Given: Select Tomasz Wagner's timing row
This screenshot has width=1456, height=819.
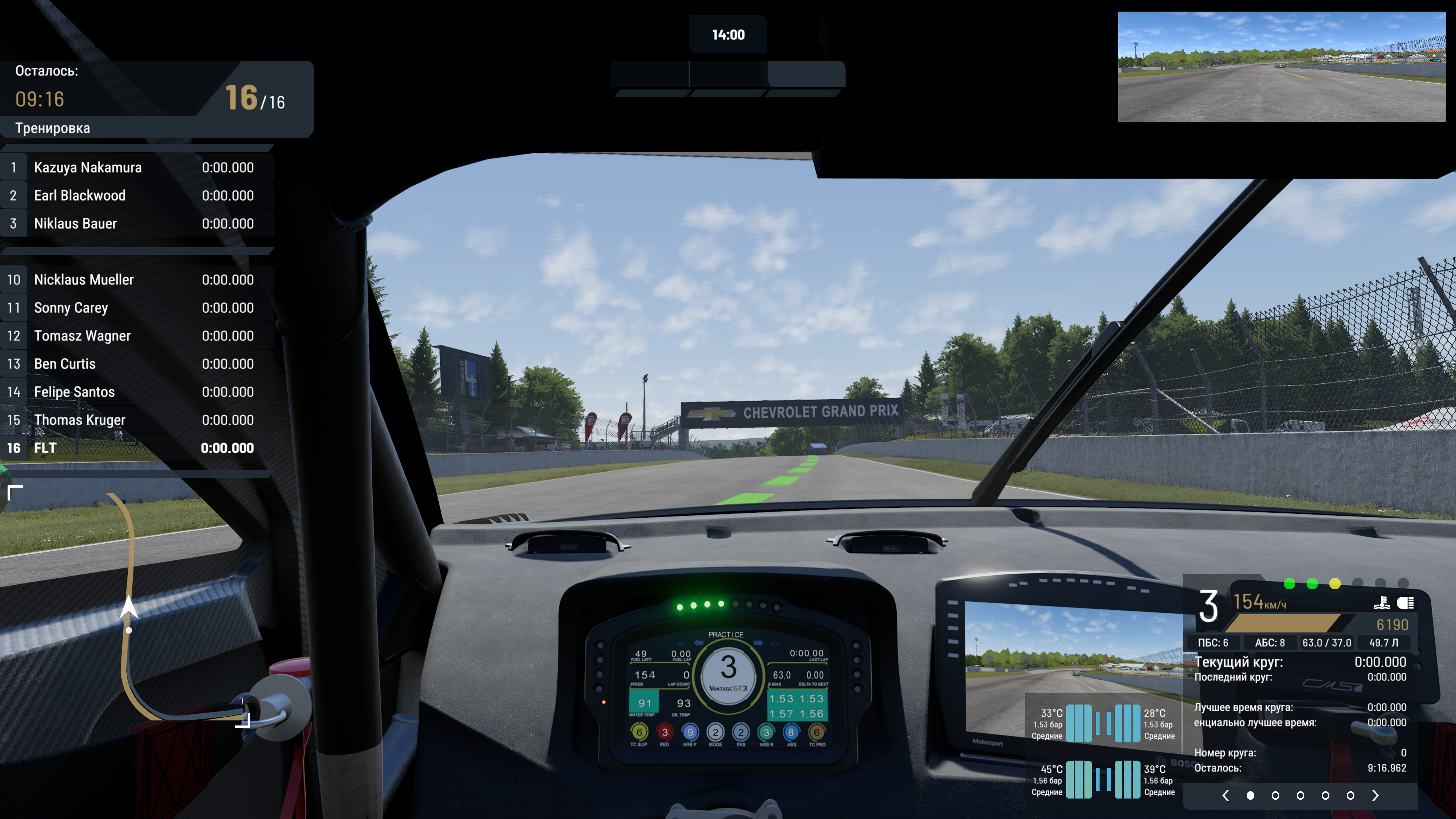Looking at the screenshot, I should click(136, 336).
